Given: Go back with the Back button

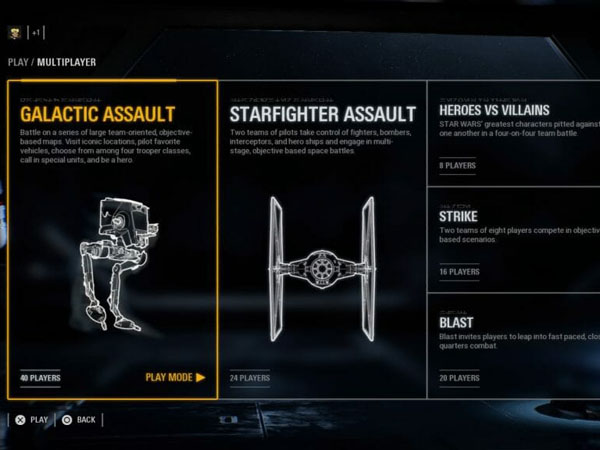Looking at the screenshot, I should (78, 420).
